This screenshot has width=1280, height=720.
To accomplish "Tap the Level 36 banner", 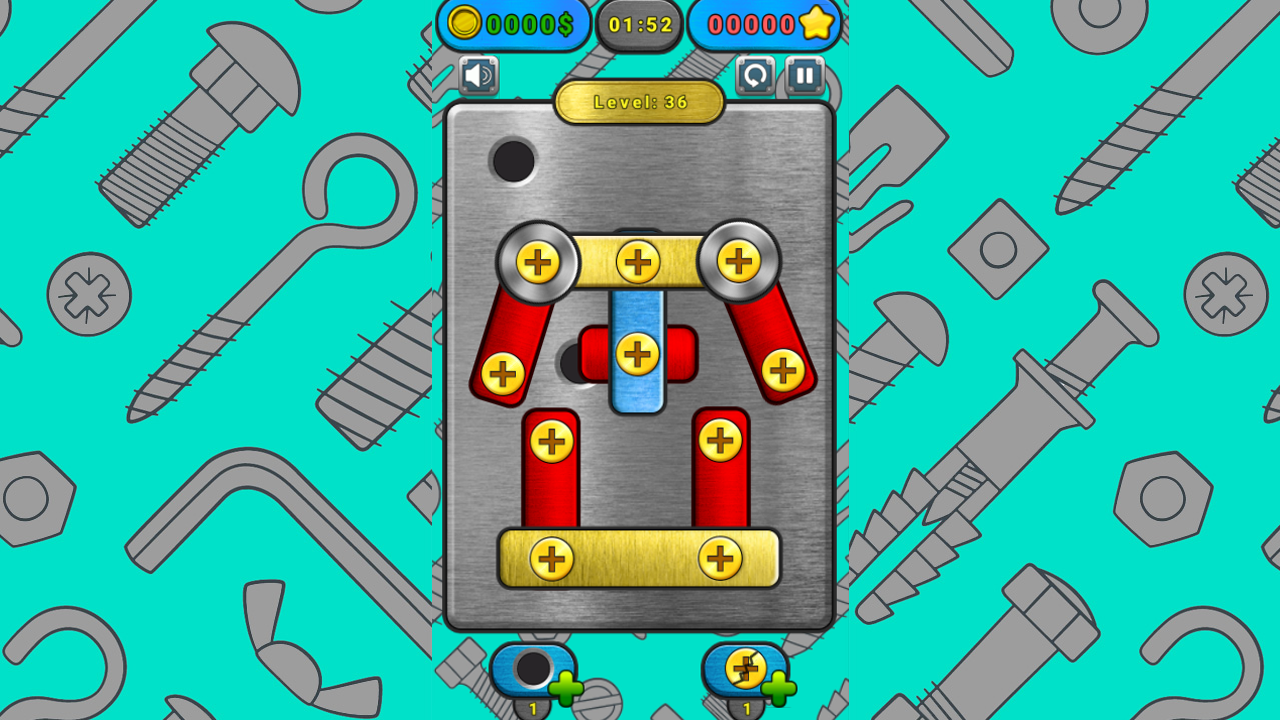I will tap(638, 103).
